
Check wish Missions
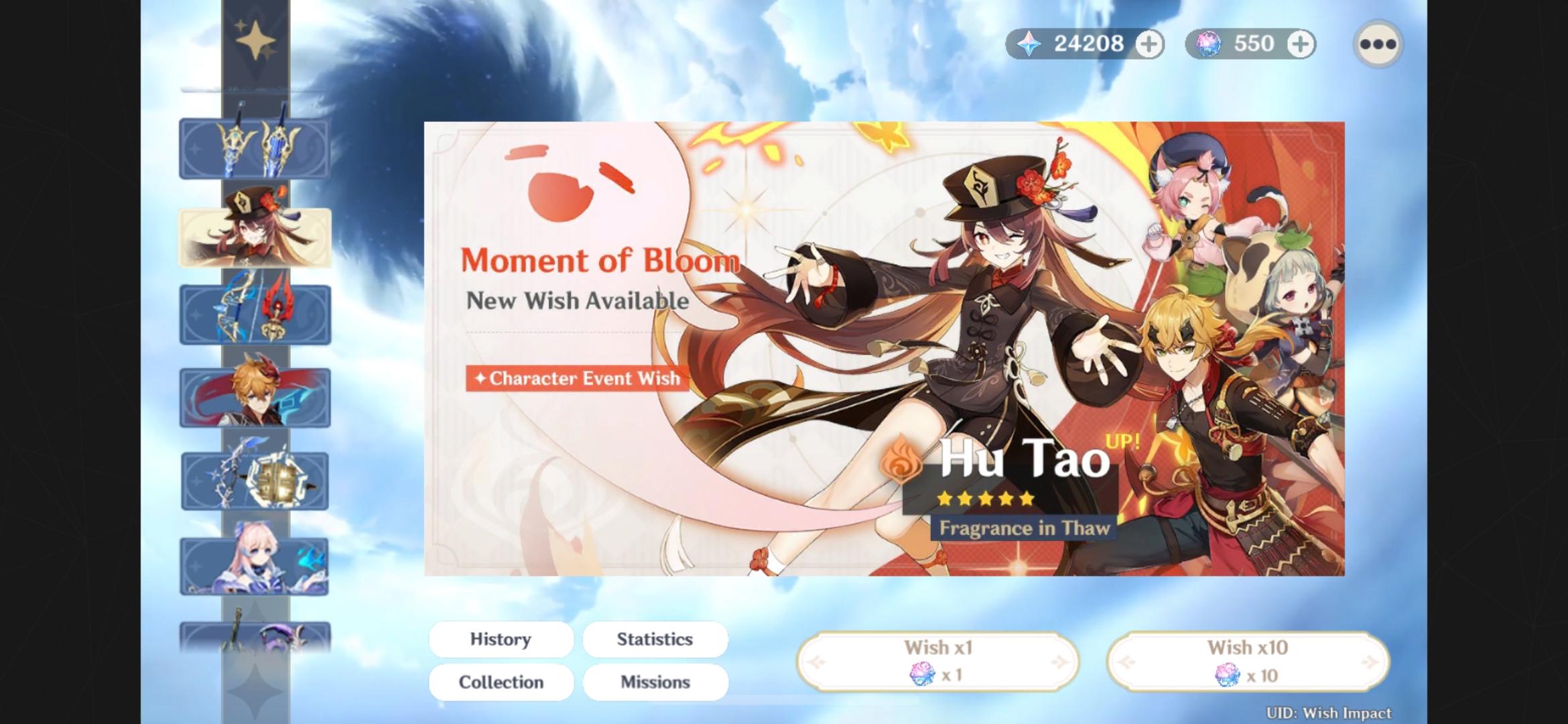coord(655,682)
